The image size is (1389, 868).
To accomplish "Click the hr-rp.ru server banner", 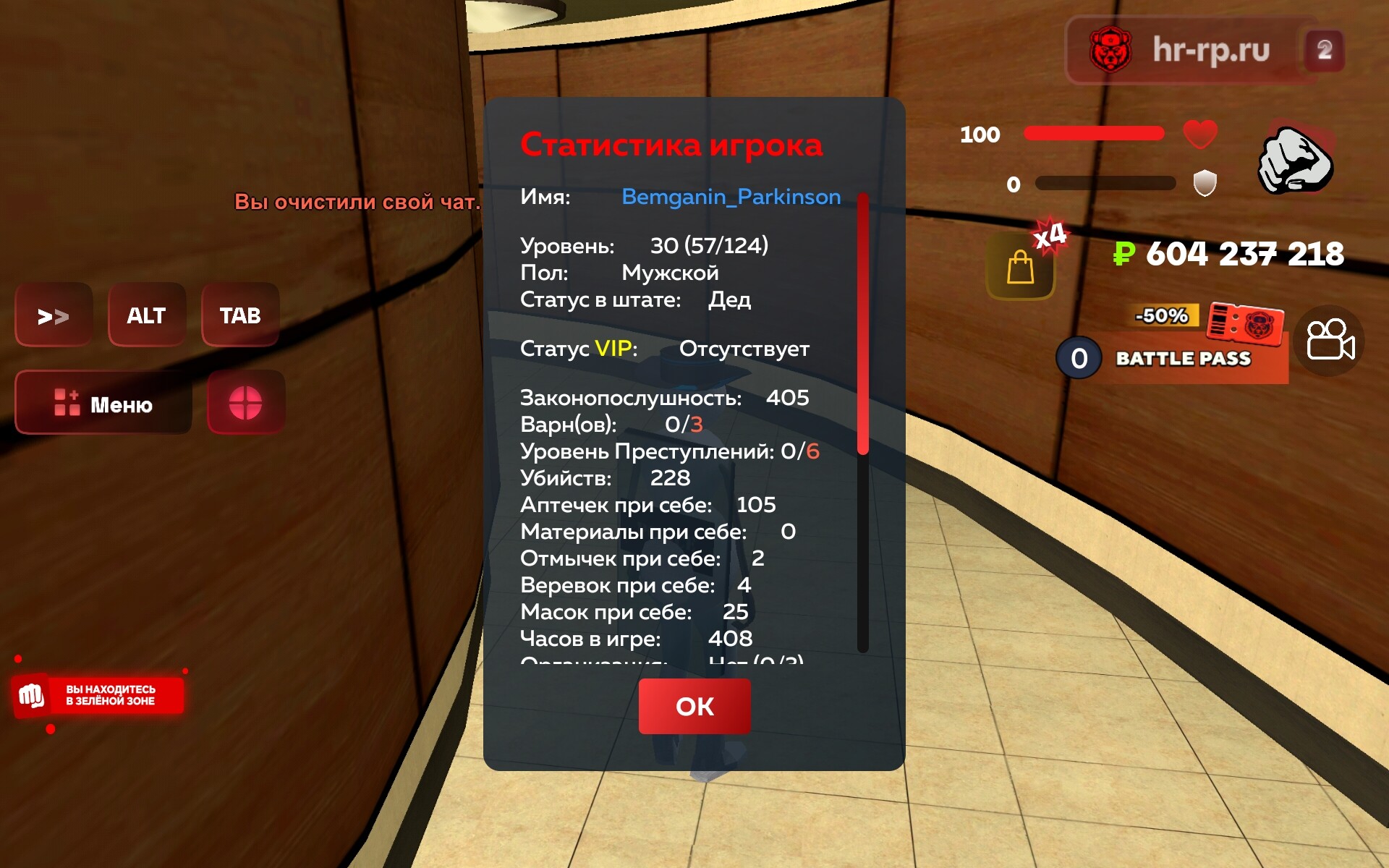I will tap(1204, 50).
